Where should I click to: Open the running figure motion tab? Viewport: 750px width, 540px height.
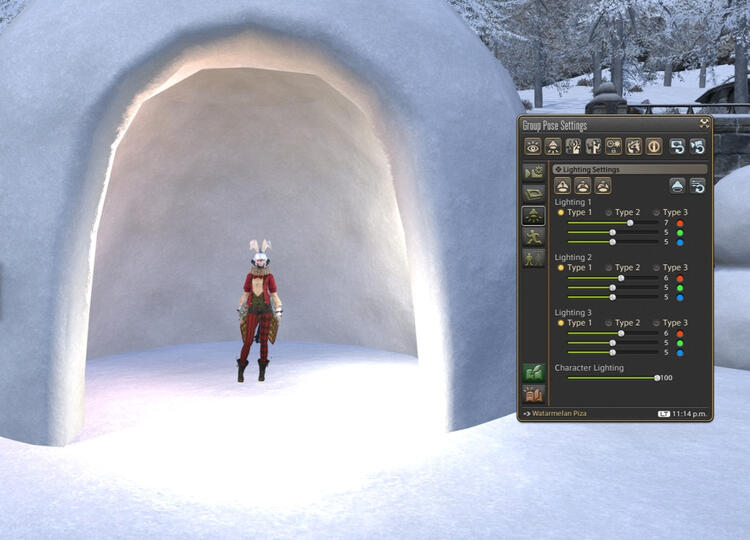[x=534, y=236]
